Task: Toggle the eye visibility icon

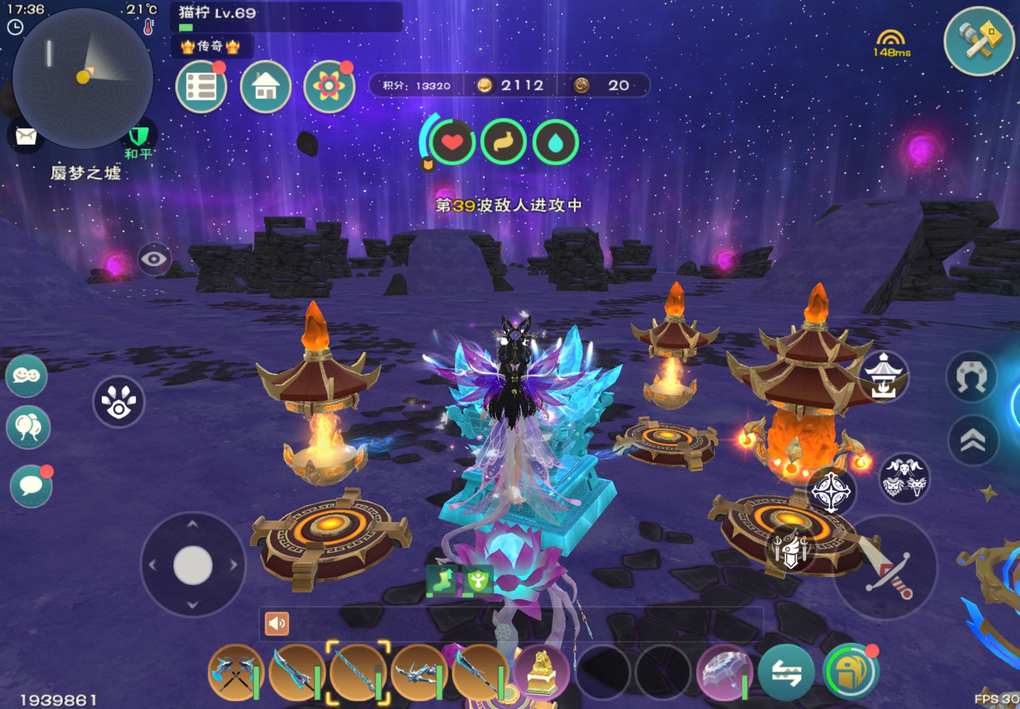Action: coord(154,260)
